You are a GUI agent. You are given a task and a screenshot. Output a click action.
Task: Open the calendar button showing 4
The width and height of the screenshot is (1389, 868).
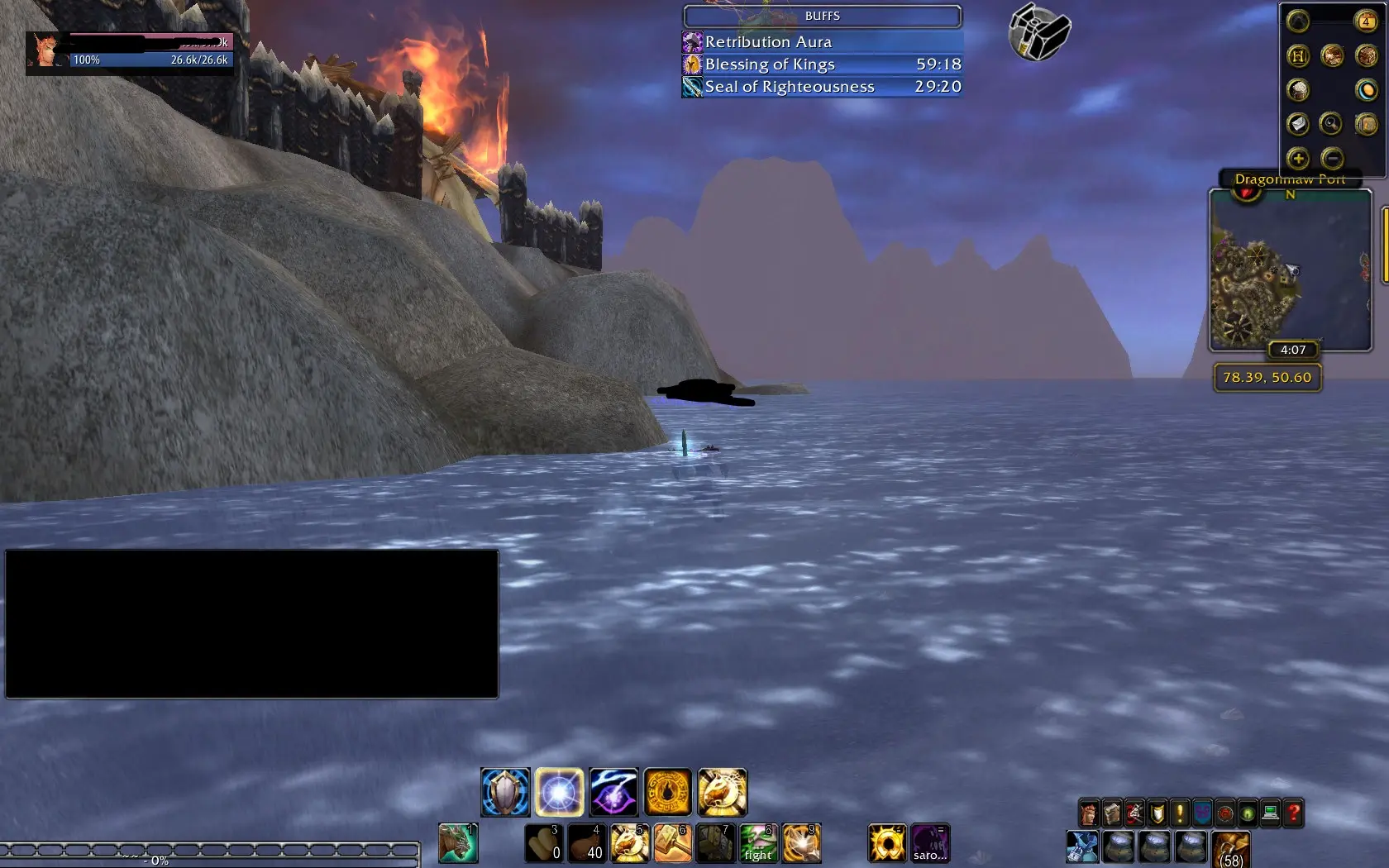pos(1365,21)
